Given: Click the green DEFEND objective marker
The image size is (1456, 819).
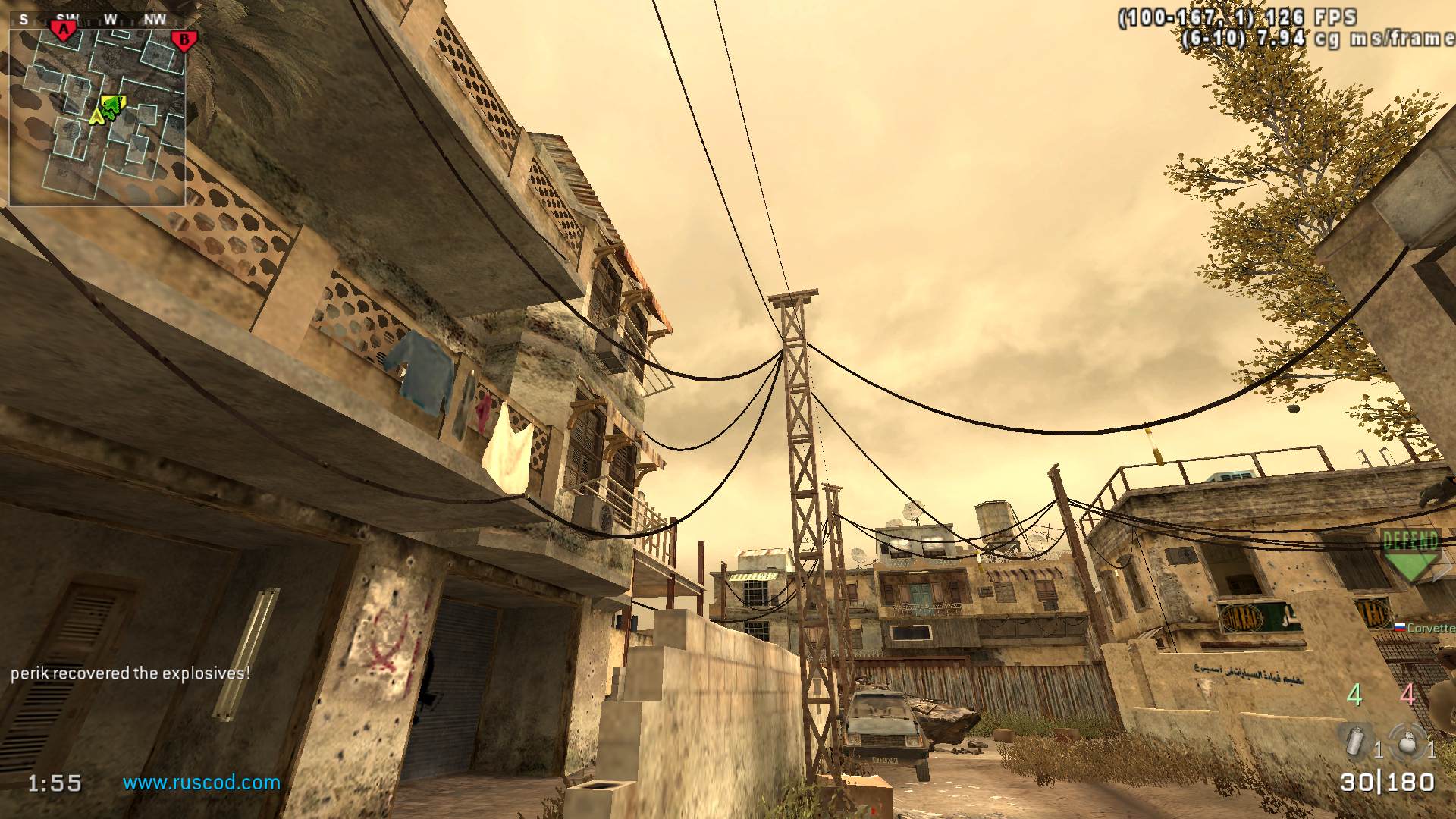Looking at the screenshot, I should coord(1410,555).
